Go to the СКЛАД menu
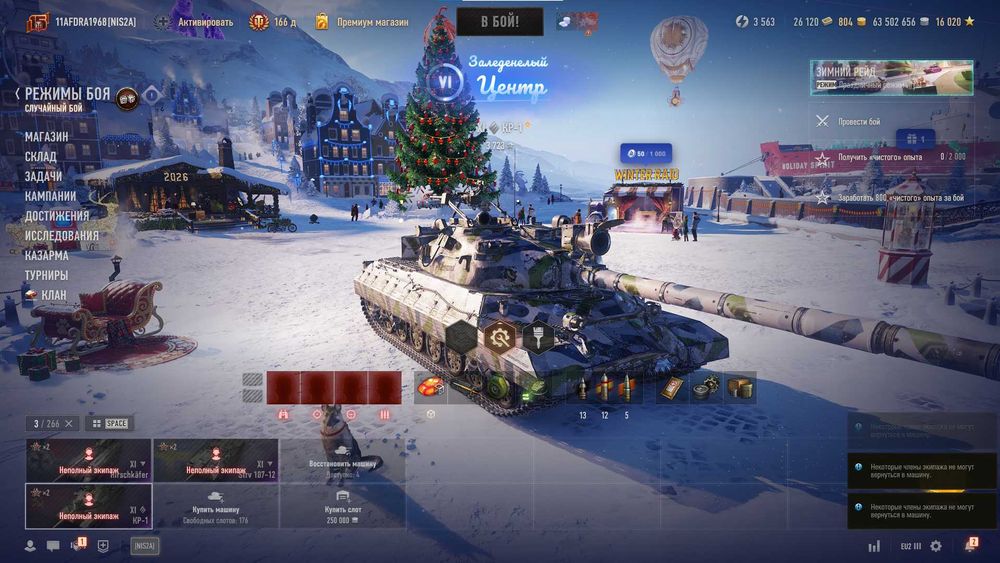 [41, 157]
